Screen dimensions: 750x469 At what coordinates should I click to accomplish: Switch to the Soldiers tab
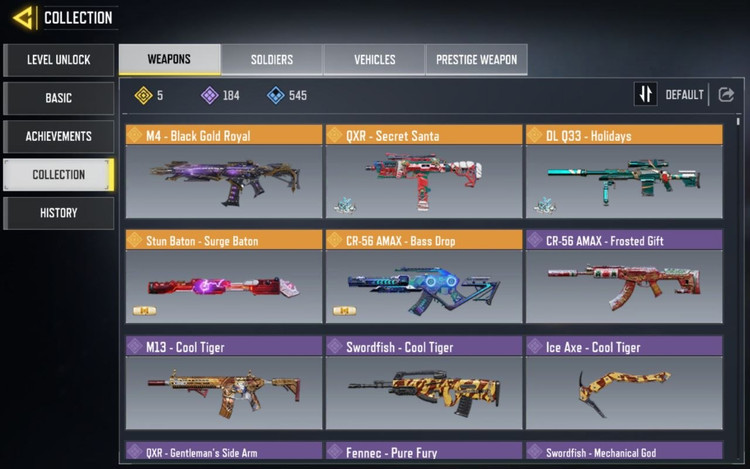[x=271, y=60]
